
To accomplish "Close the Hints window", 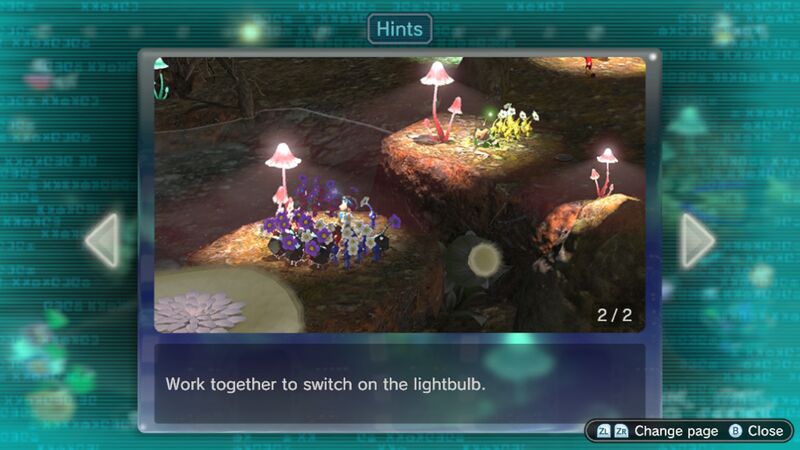I will (x=756, y=430).
